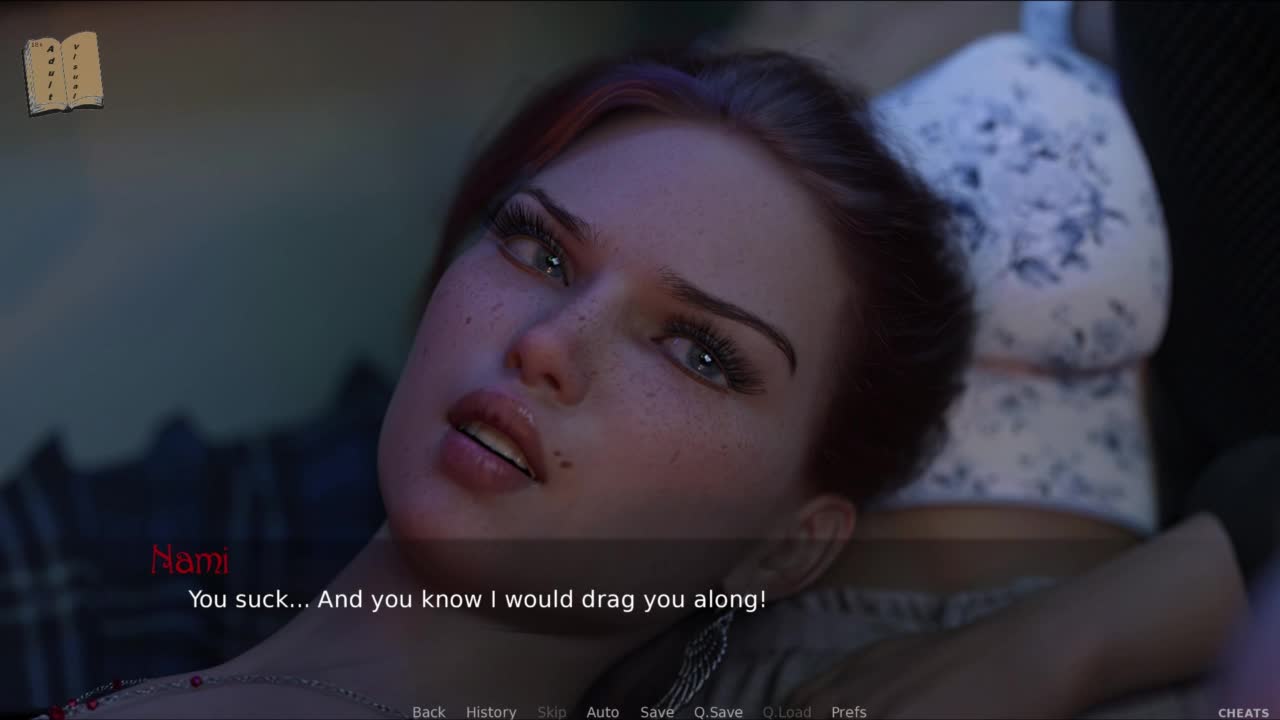Go back one dialogue line
Image resolution: width=1280 pixels, height=720 pixels.
tap(428, 712)
